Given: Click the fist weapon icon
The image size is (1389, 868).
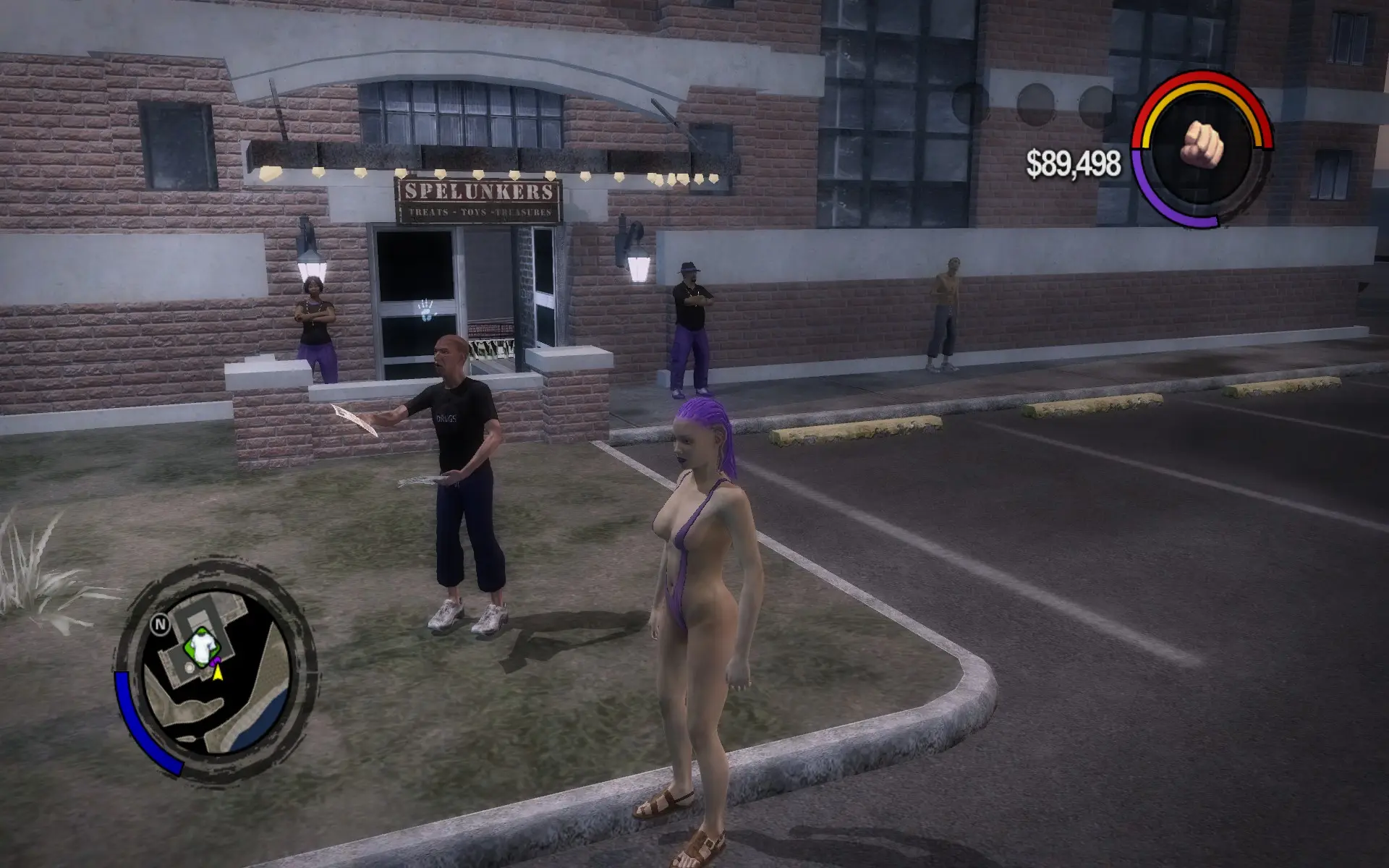Looking at the screenshot, I should [1201, 143].
